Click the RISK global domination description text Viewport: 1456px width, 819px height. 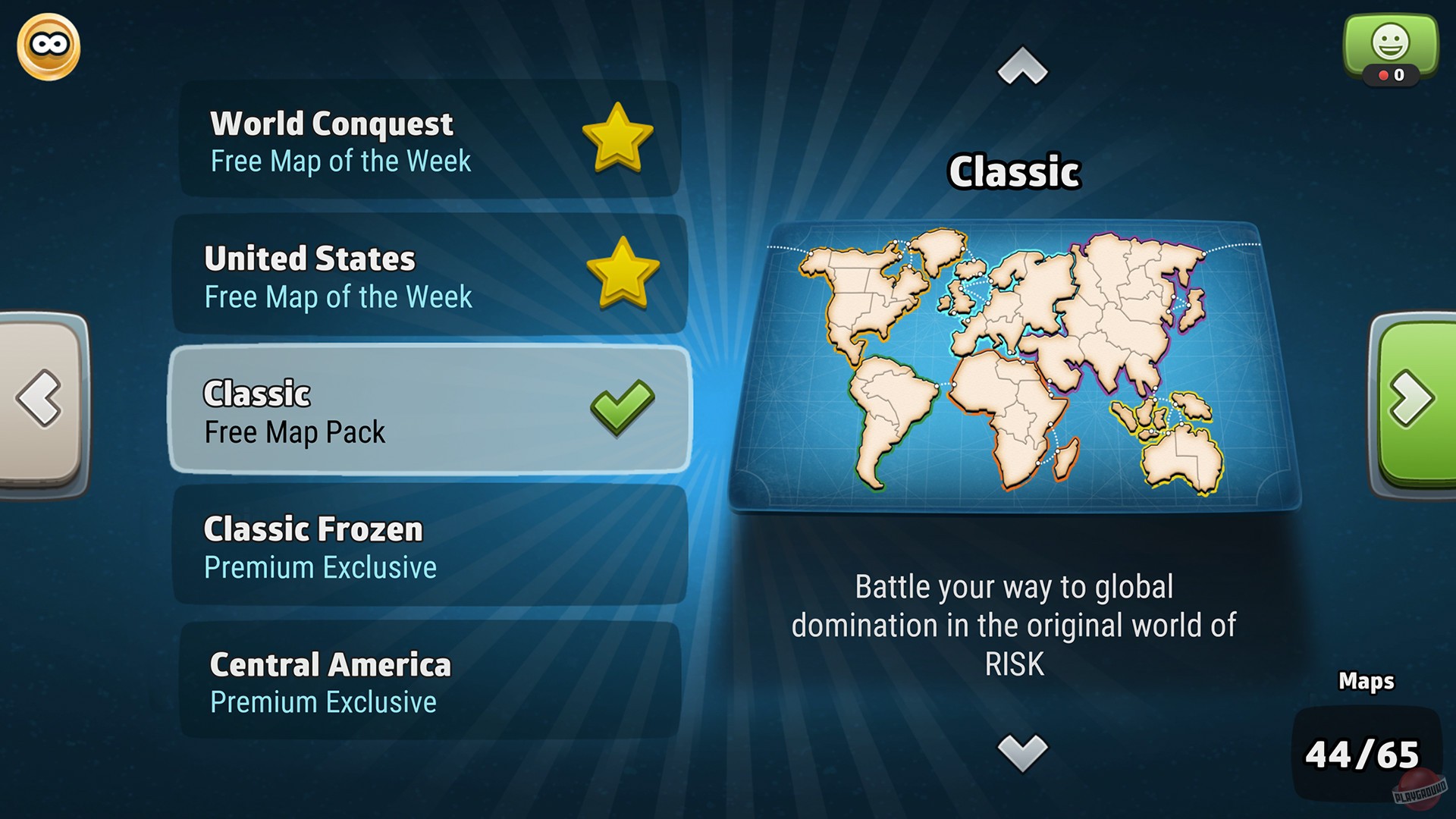click(x=1014, y=625)
